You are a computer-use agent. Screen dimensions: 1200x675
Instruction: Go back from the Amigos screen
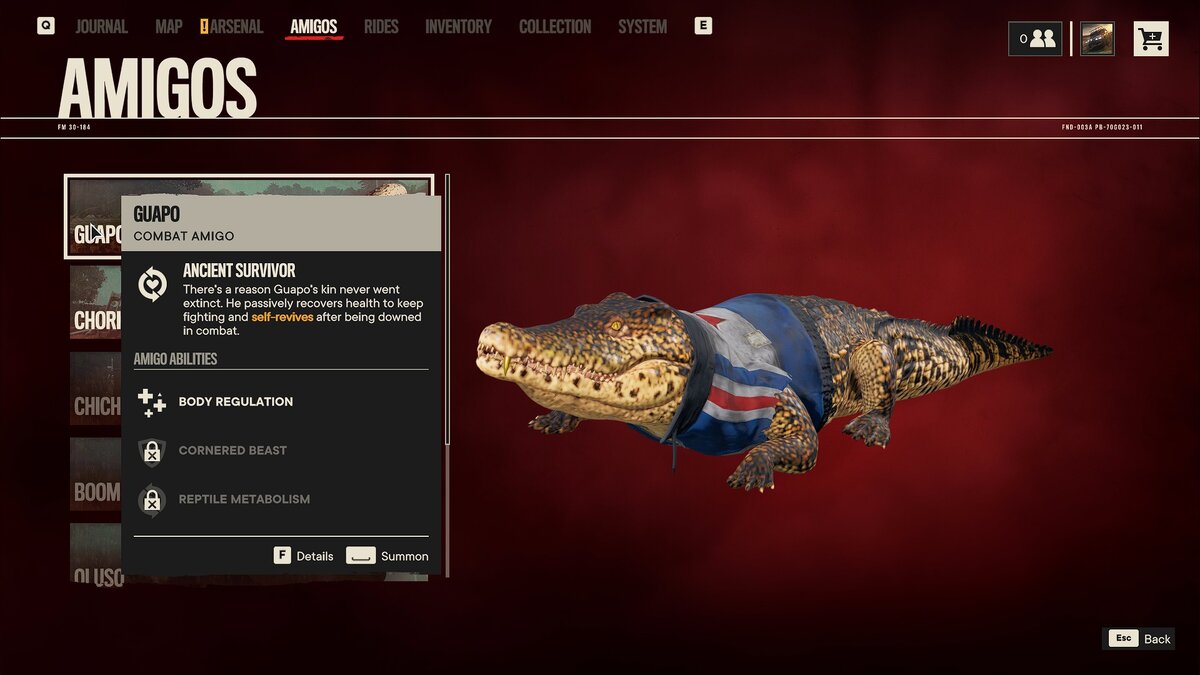1139,639
